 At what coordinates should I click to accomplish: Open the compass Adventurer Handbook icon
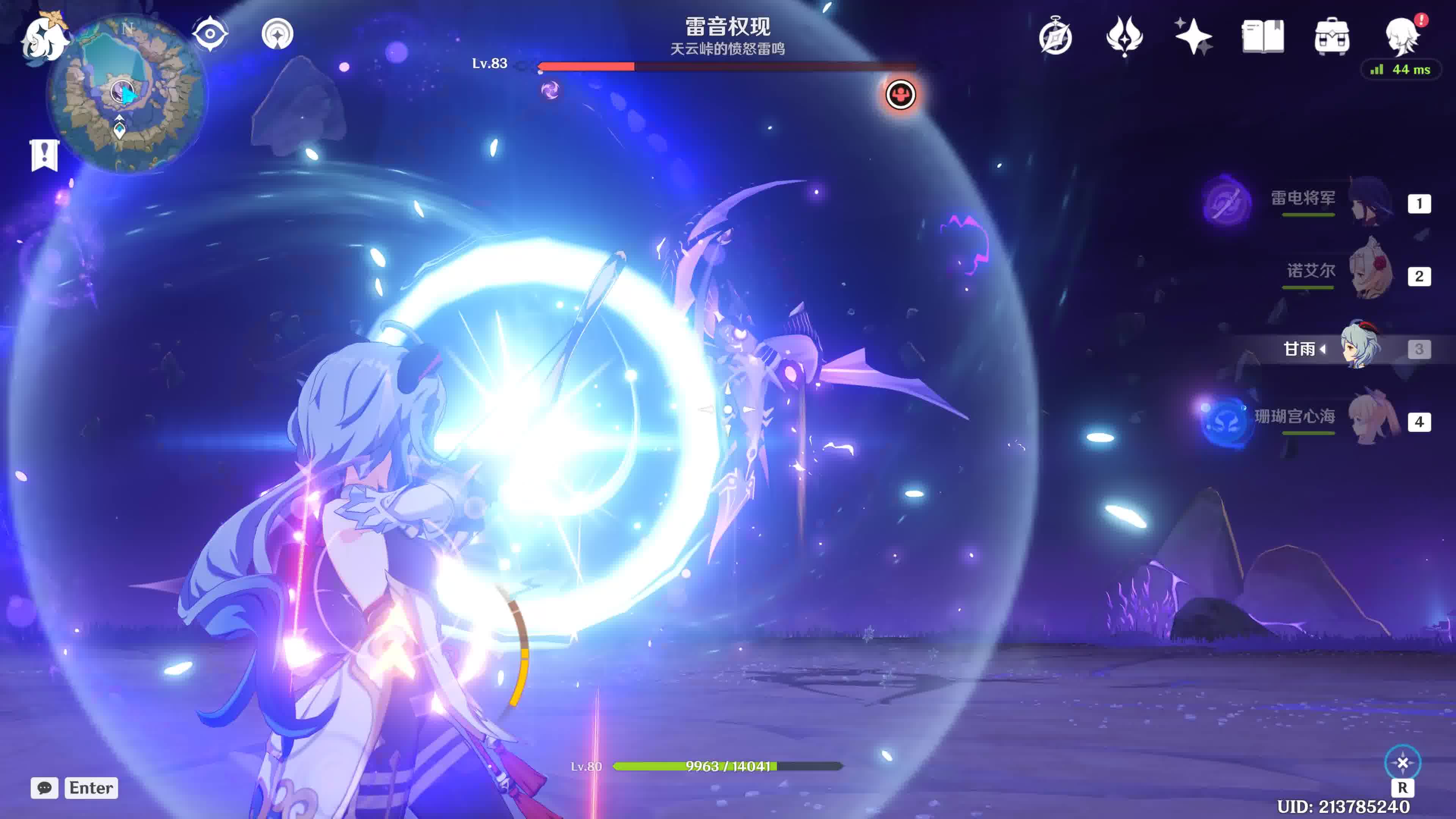(x=1055, y=37)
